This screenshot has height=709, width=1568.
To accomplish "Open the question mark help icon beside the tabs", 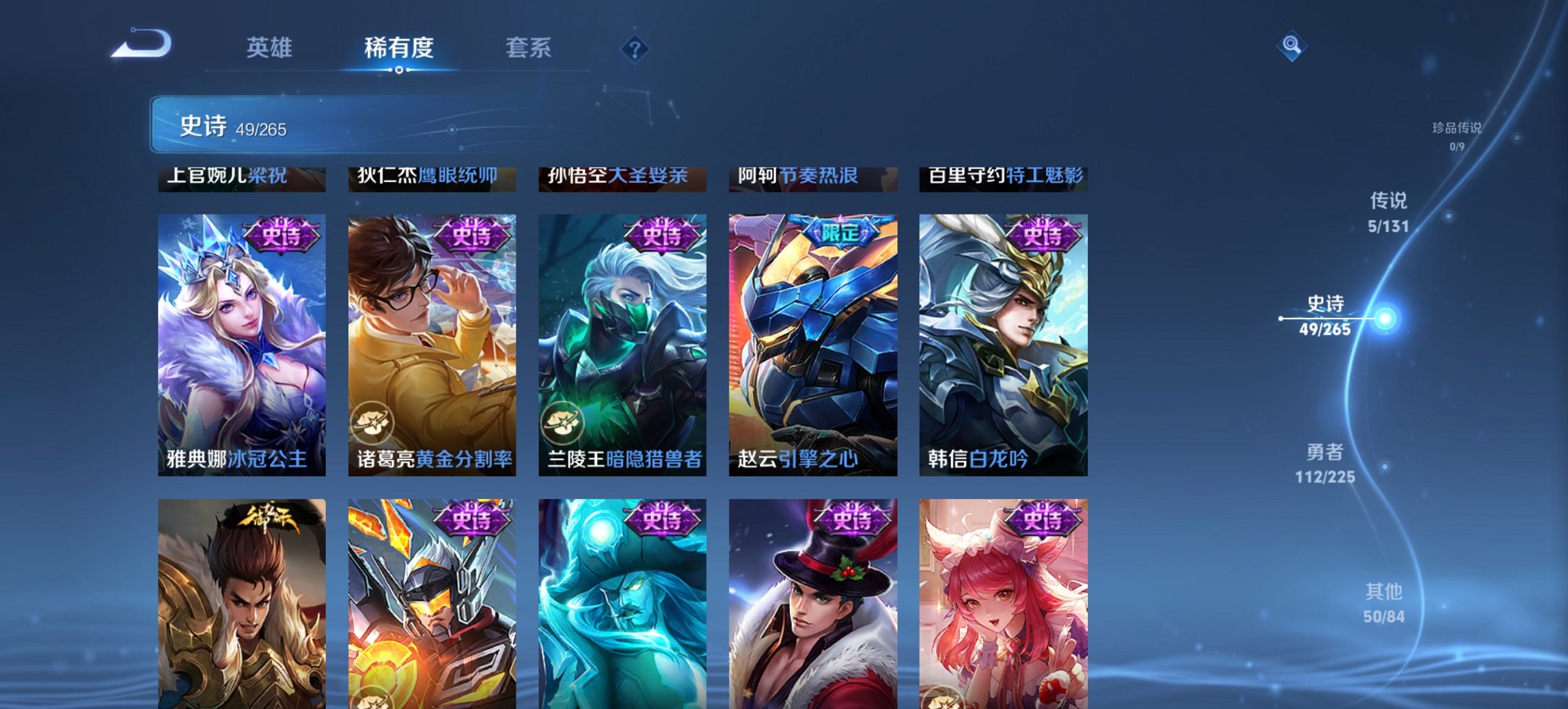I will [x=634, y=49].
